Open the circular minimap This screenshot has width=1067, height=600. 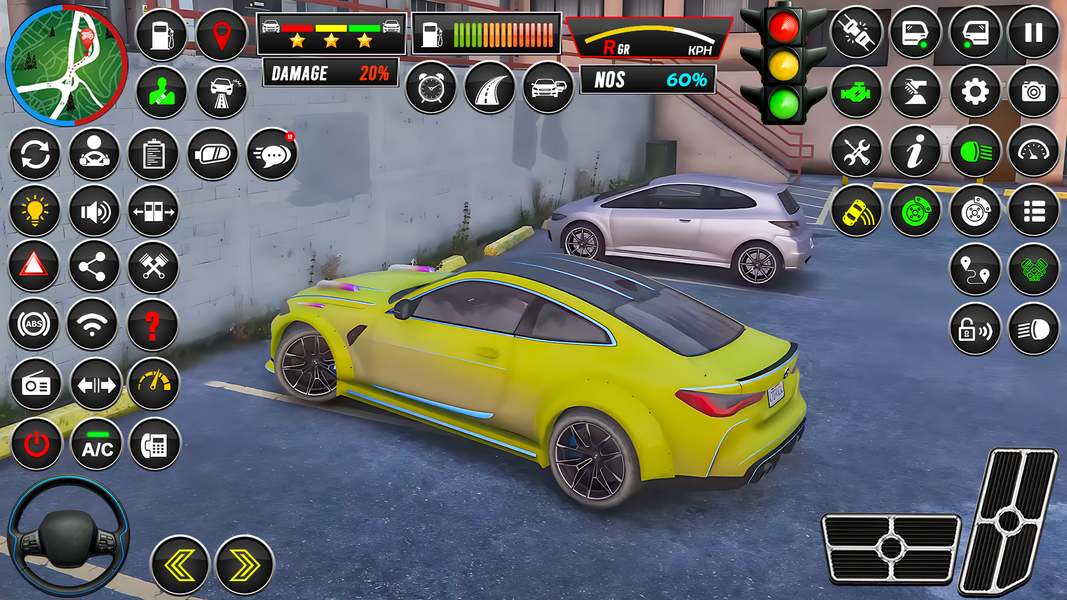[x=66, y=64]
